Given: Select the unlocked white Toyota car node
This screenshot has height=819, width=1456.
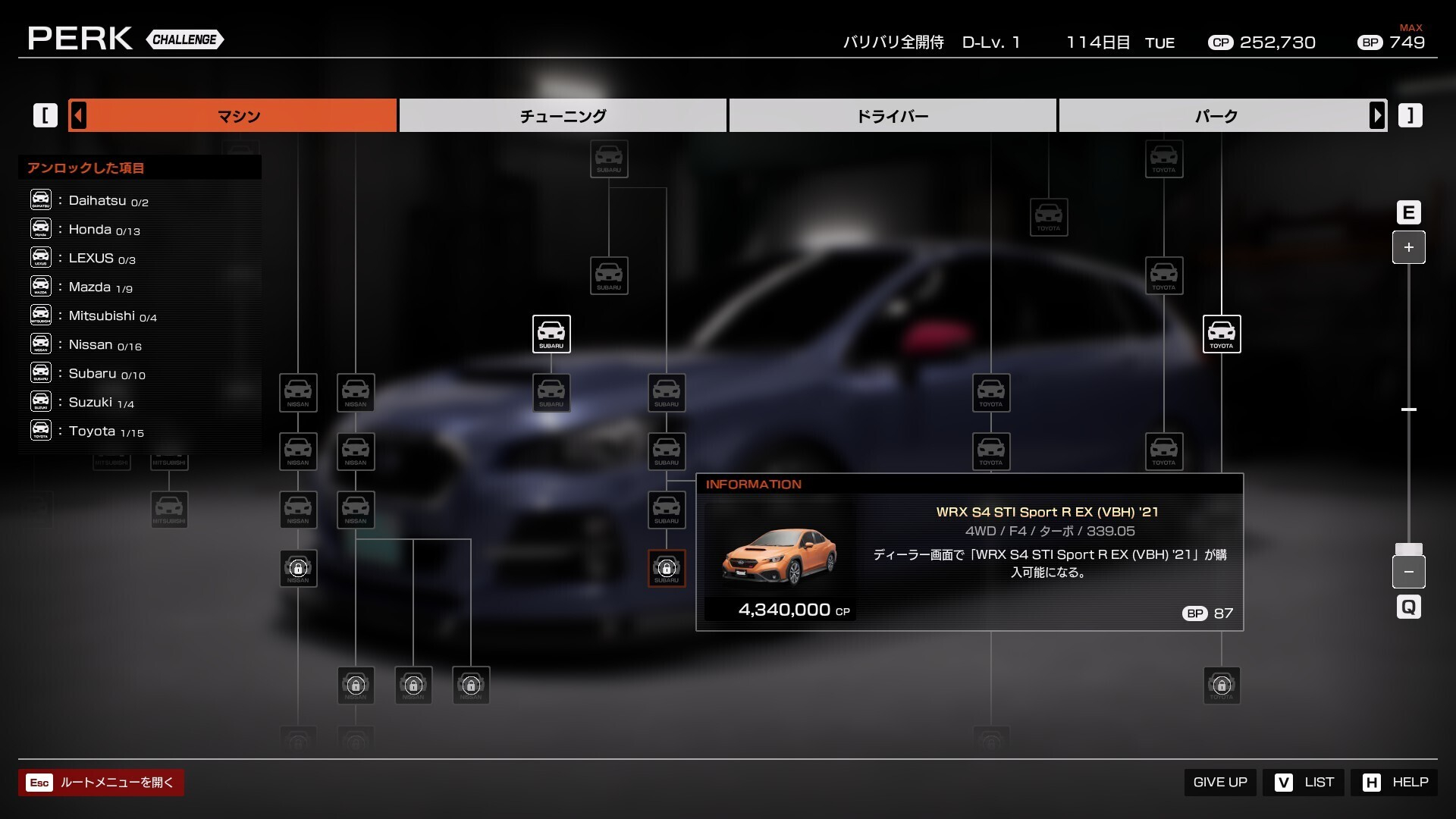Looking at the screenshot, I should coord(1221,334).
